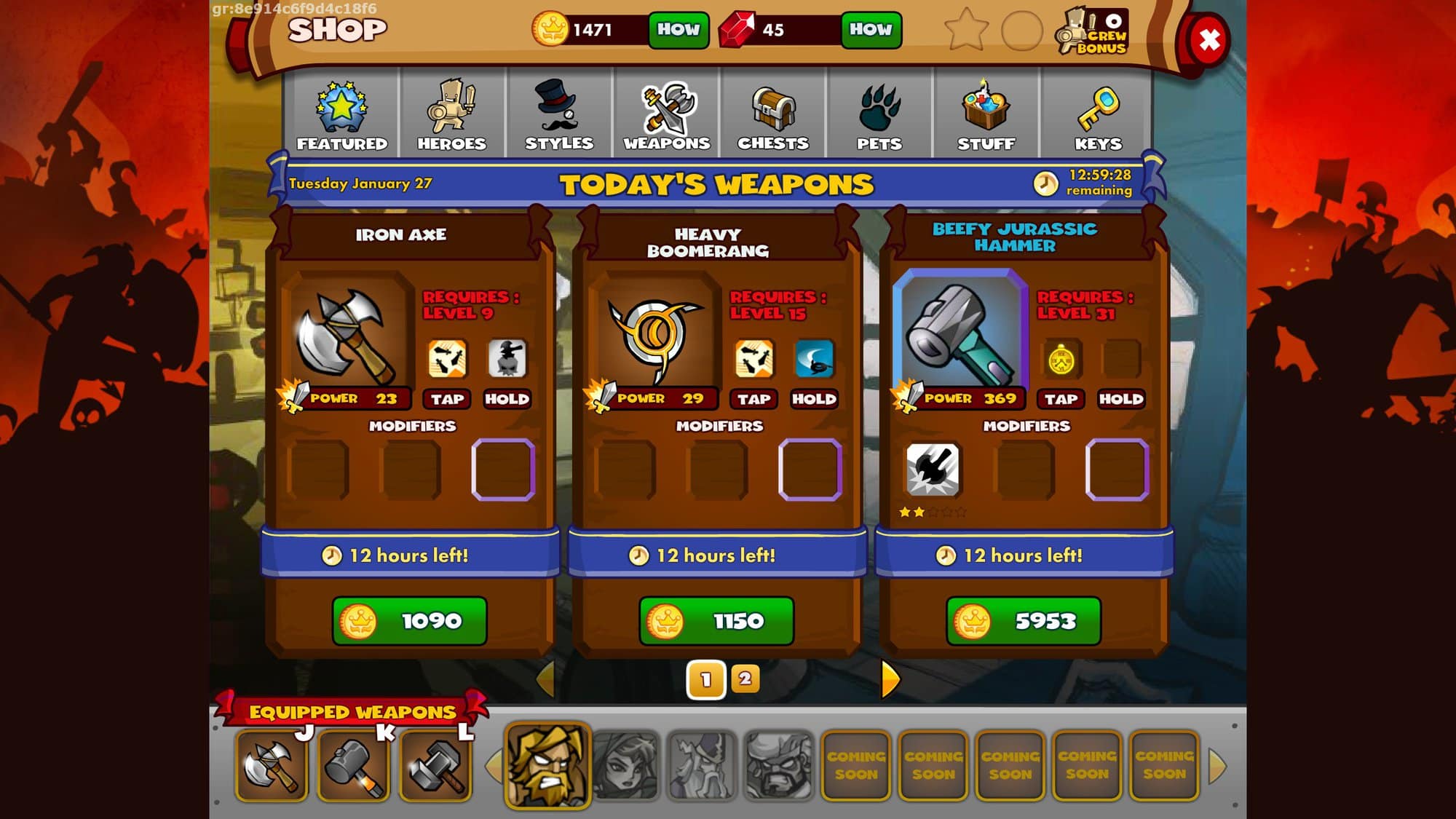Image resolution: width=1456 pixels, height=819 pixels.
Task: Close the shop with the red X
Action: 1208,40
